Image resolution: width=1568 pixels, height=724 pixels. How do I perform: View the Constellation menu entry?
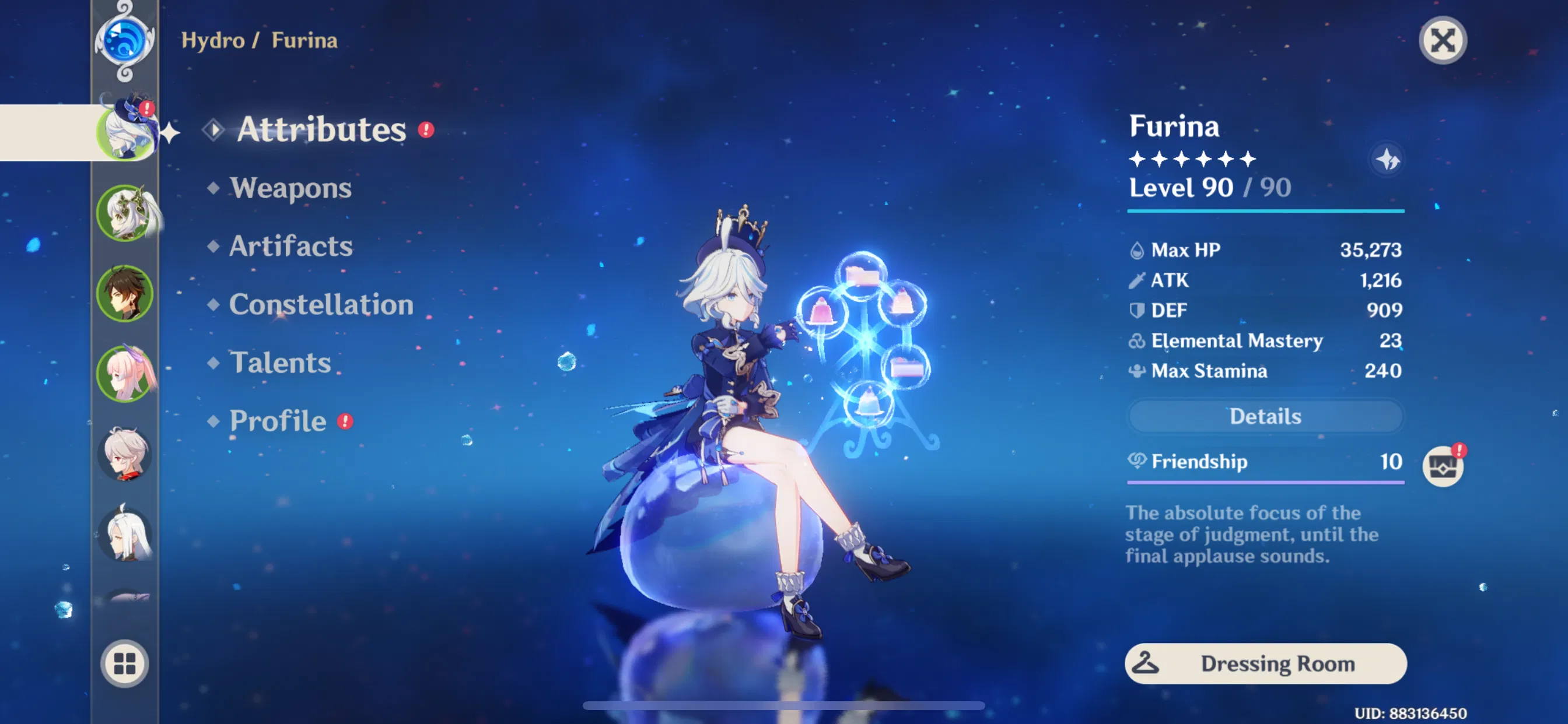point(321,305)
